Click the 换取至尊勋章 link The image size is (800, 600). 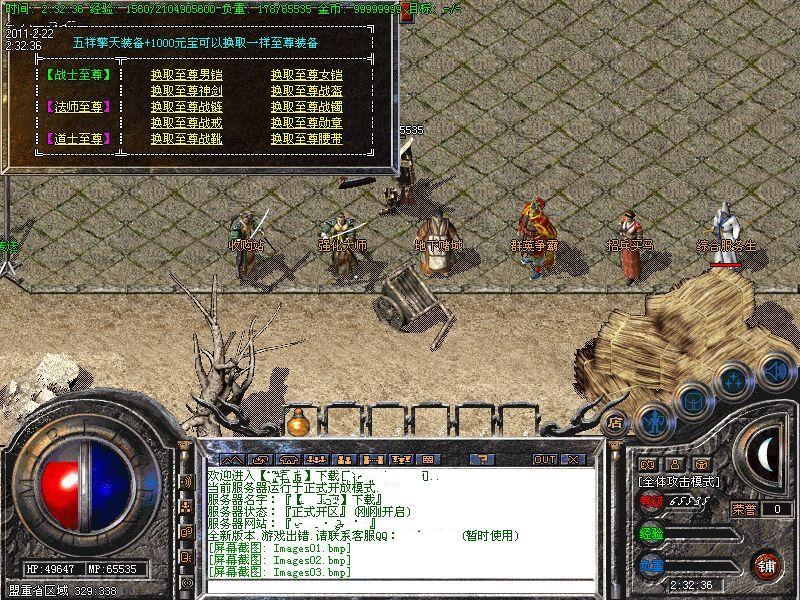click(306, 123)
